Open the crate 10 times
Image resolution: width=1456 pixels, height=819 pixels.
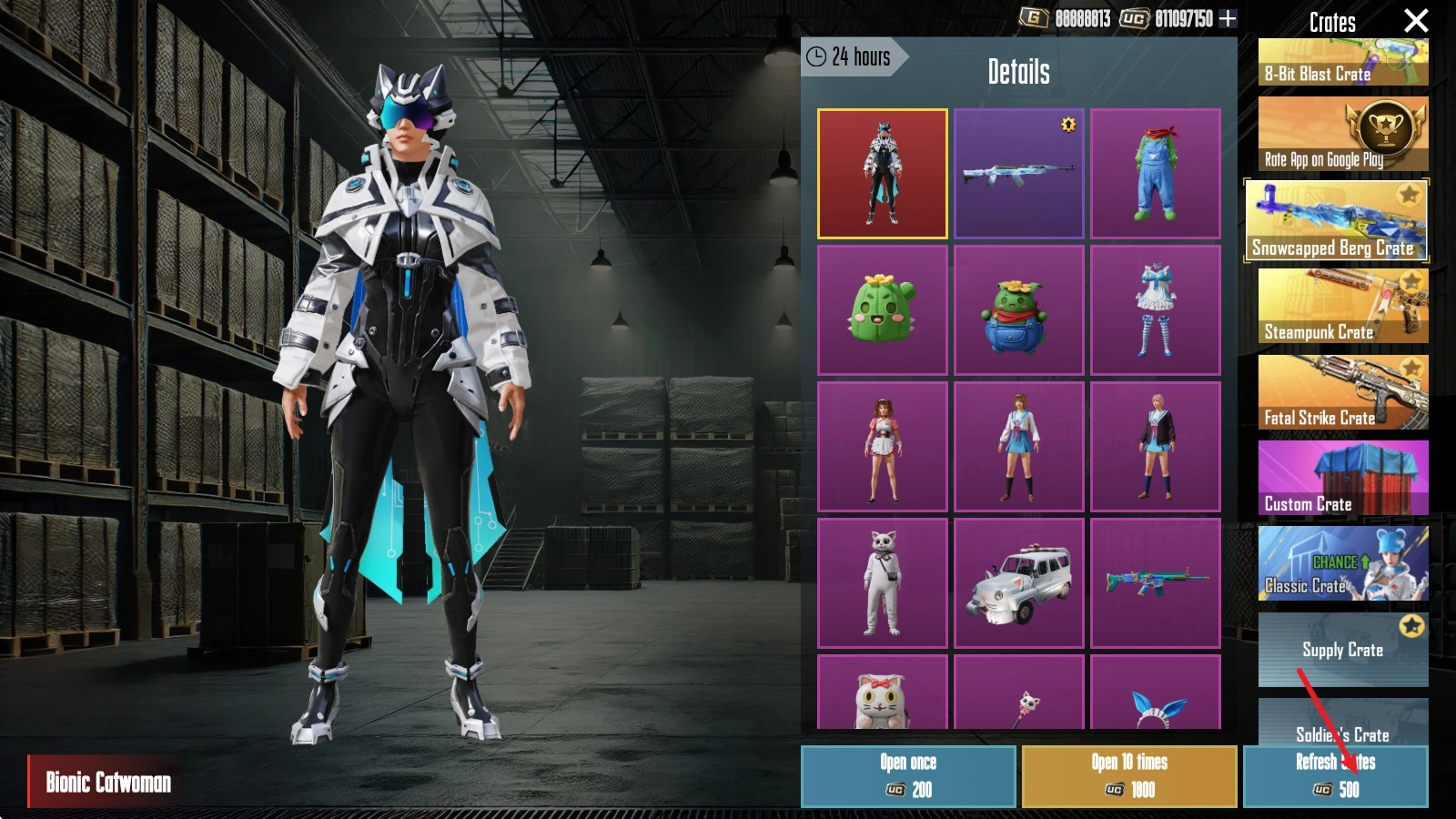[x=1129, y=776]
